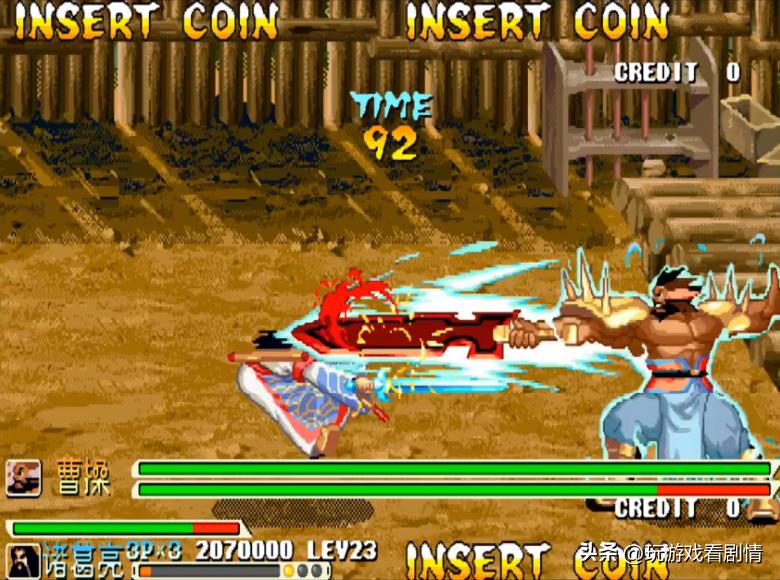Click the Cao Cao boss portrait
The width and height of the screenshot is (780, 580).
(x=23, y=478)
